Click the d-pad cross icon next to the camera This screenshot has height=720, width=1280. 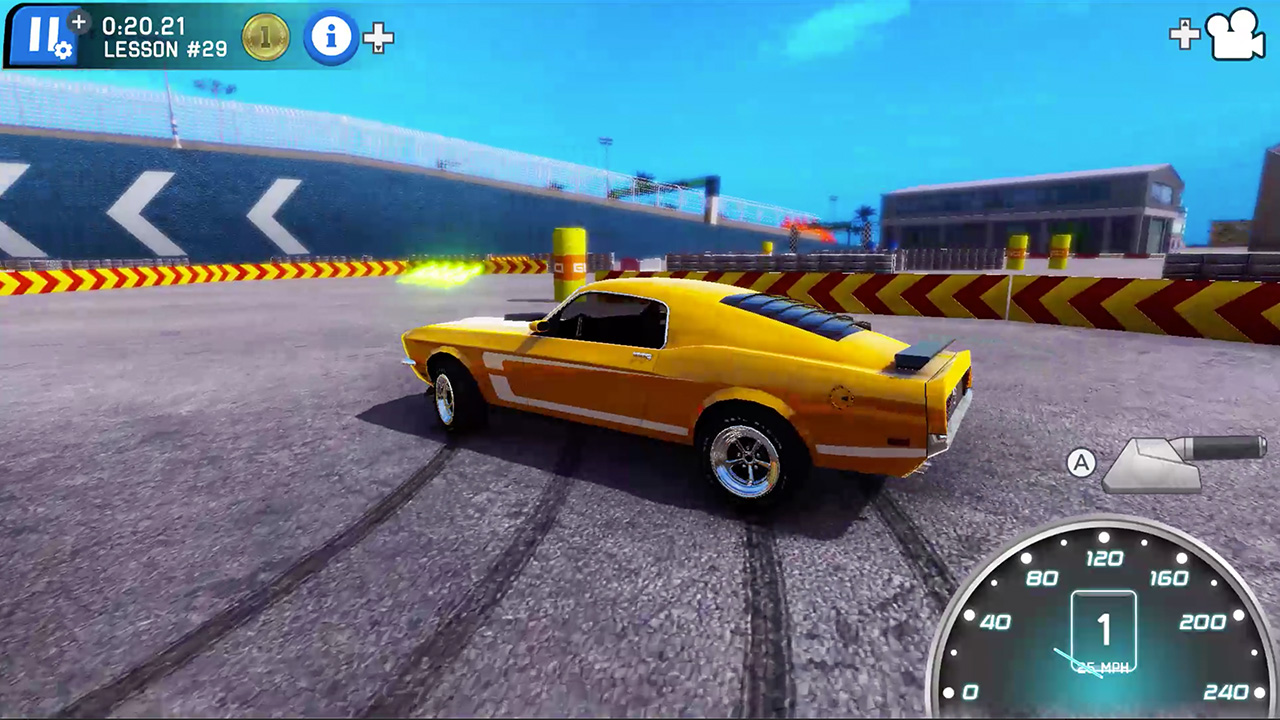pos(1185,33)
